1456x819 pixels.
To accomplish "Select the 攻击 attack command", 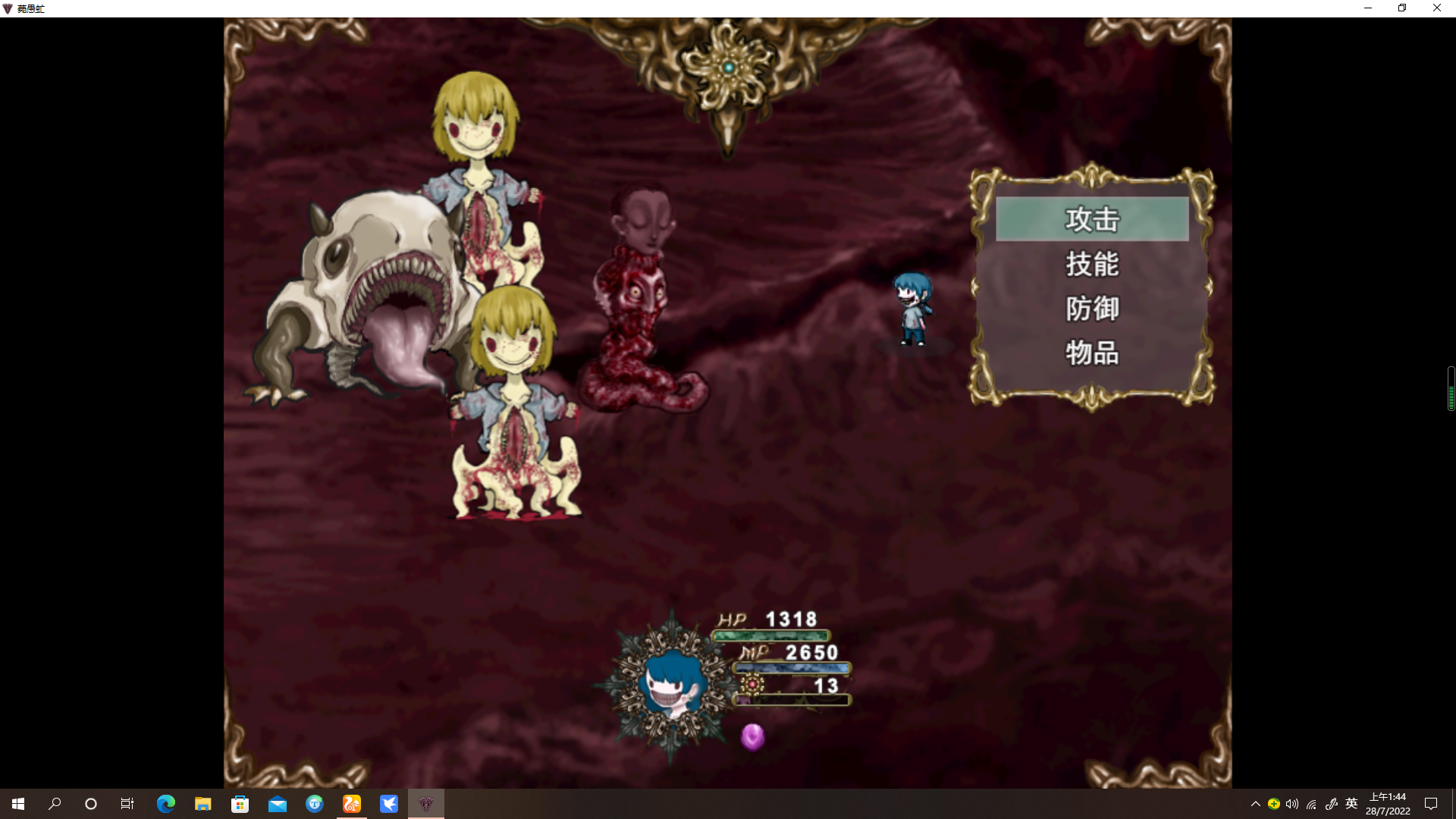I will 1092,219.
